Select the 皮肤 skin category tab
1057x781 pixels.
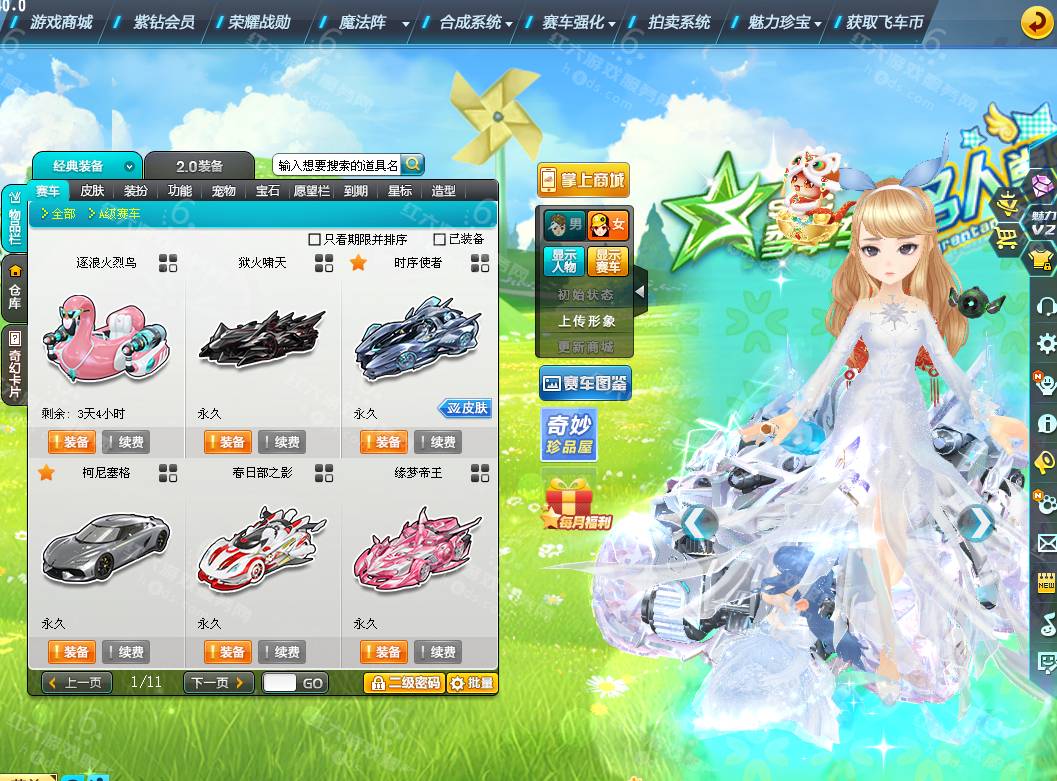click(x=92, y=191)
